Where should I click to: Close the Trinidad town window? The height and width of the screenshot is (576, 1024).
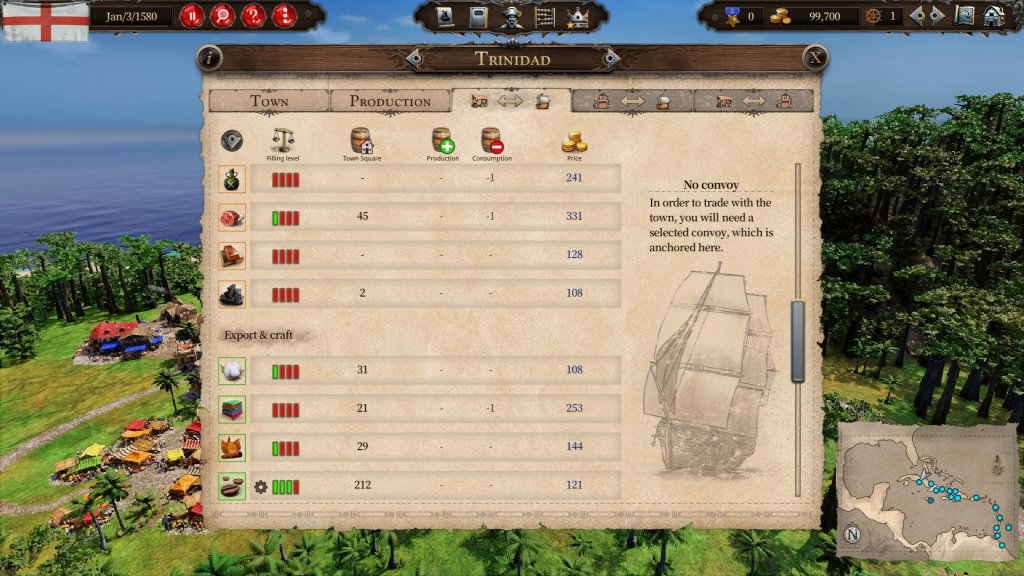tap(816, 58)
